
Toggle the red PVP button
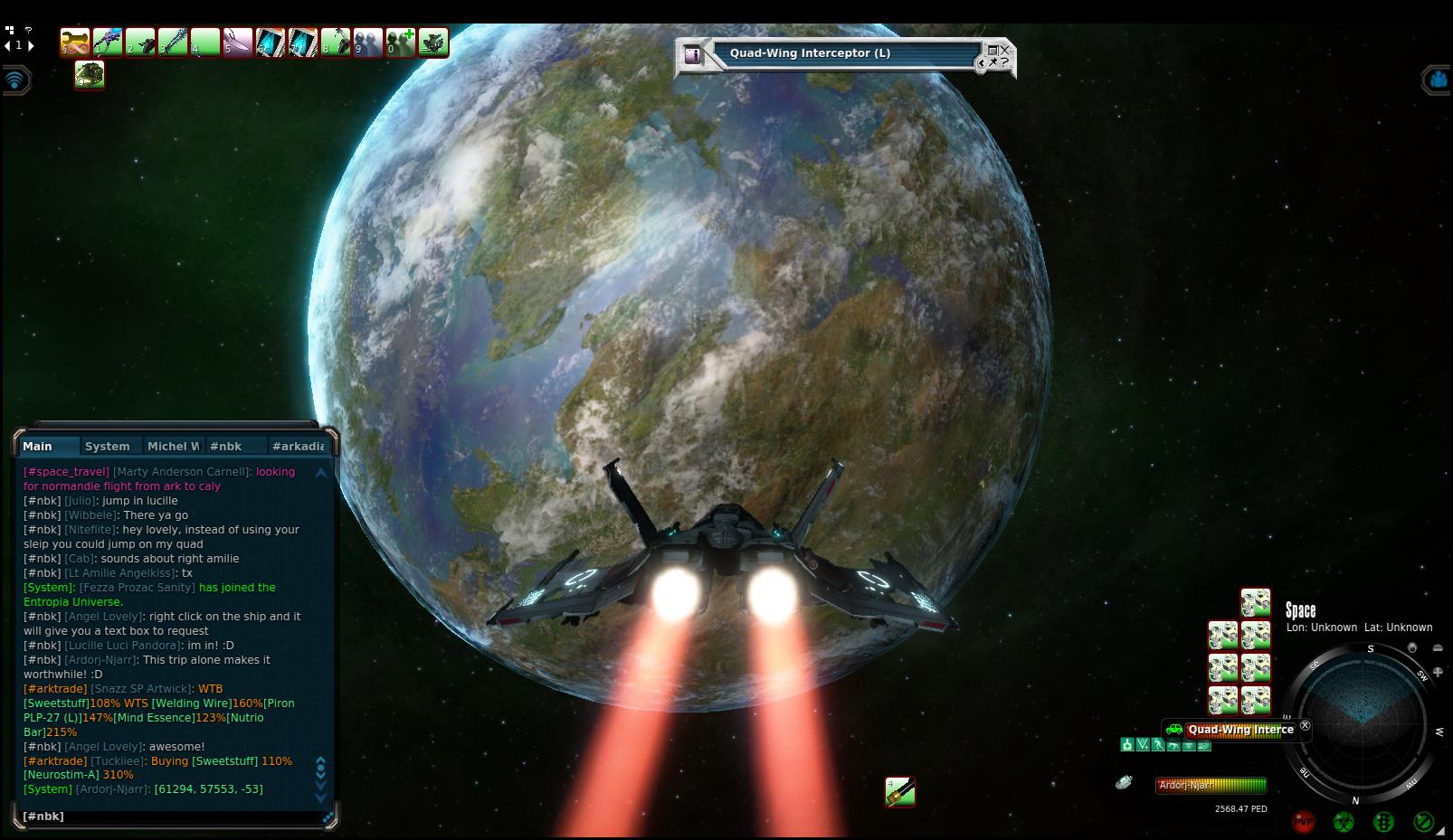coord(1304,821)
